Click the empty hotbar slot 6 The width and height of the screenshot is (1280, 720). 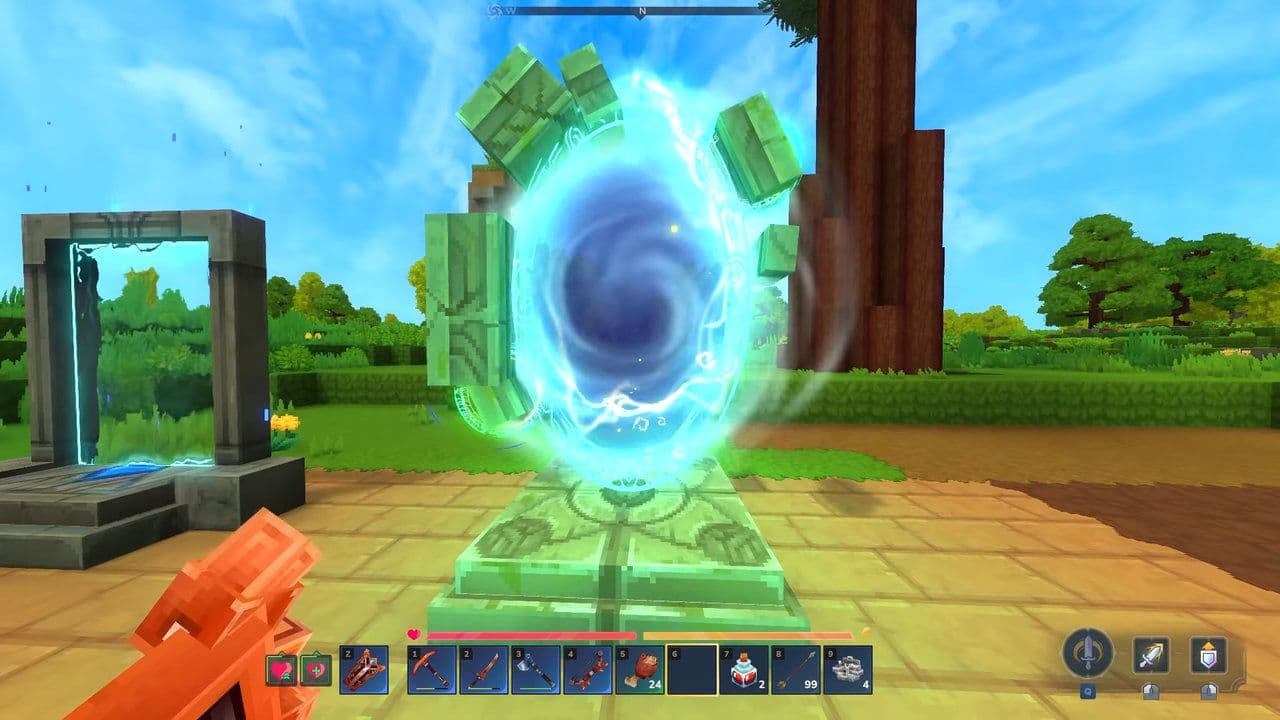pyautogui.click(x=694, y=671)
